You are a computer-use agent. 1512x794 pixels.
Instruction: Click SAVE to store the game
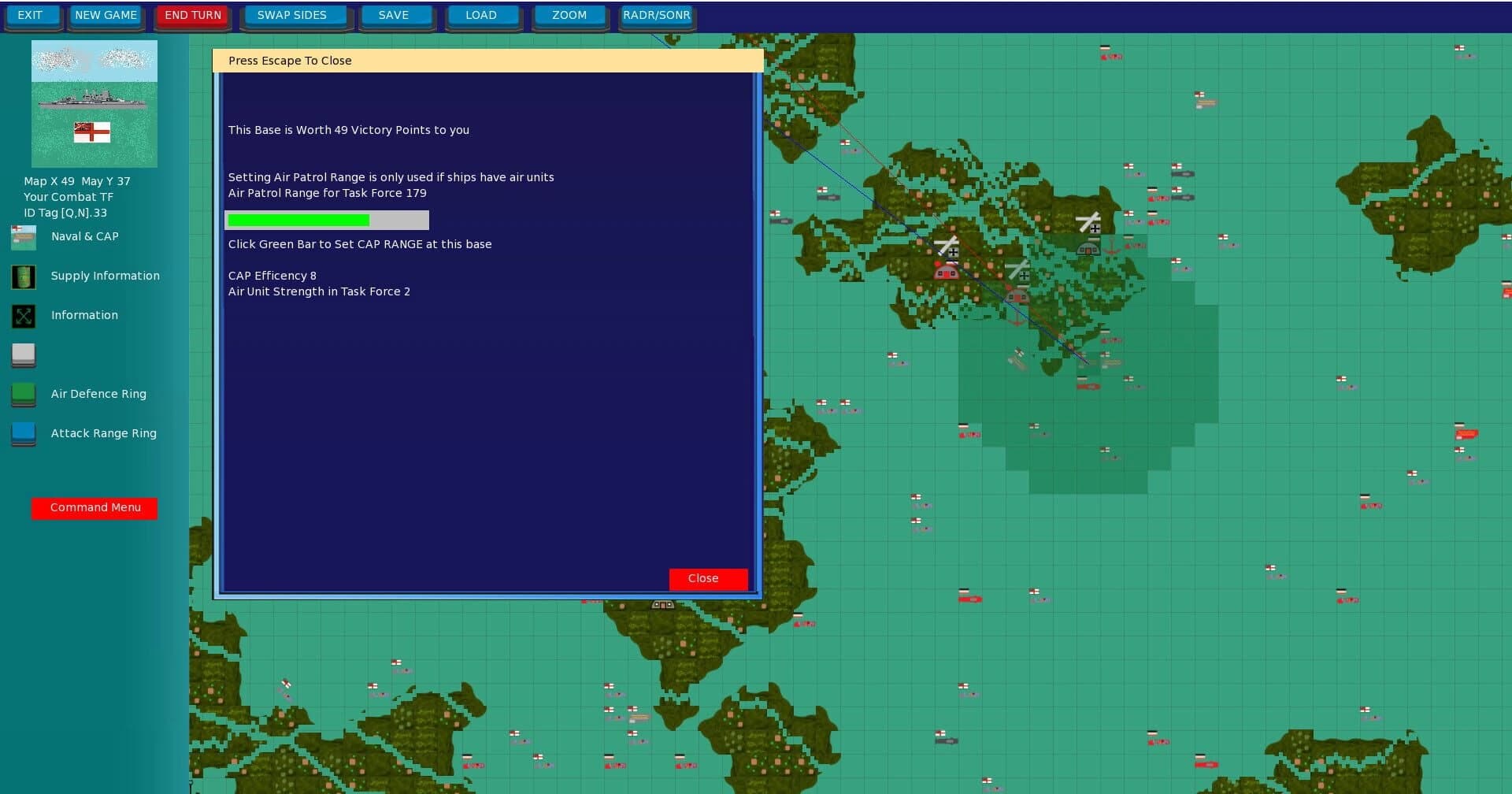(395, 14)
